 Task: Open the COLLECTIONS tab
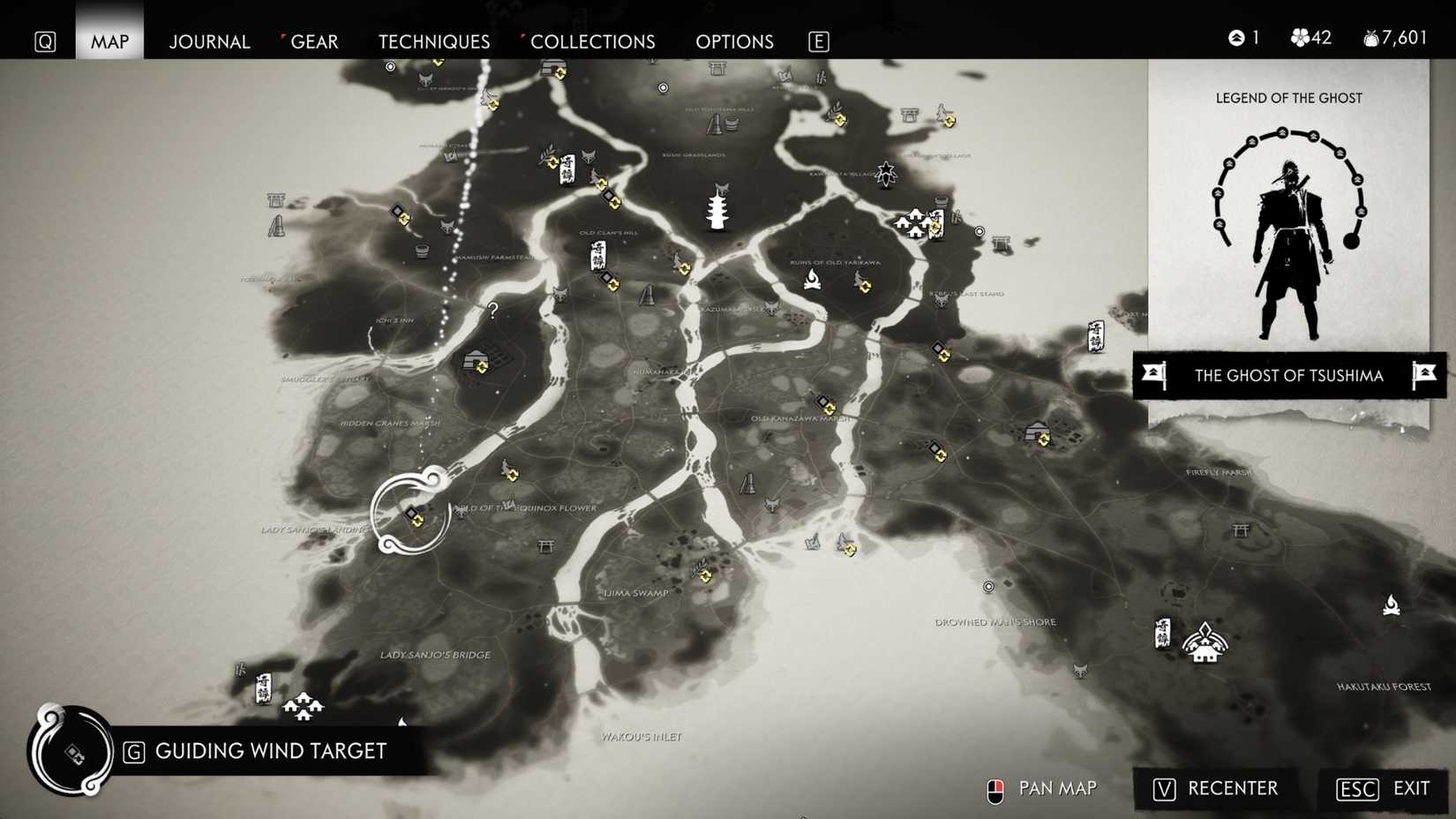[592, 41]
